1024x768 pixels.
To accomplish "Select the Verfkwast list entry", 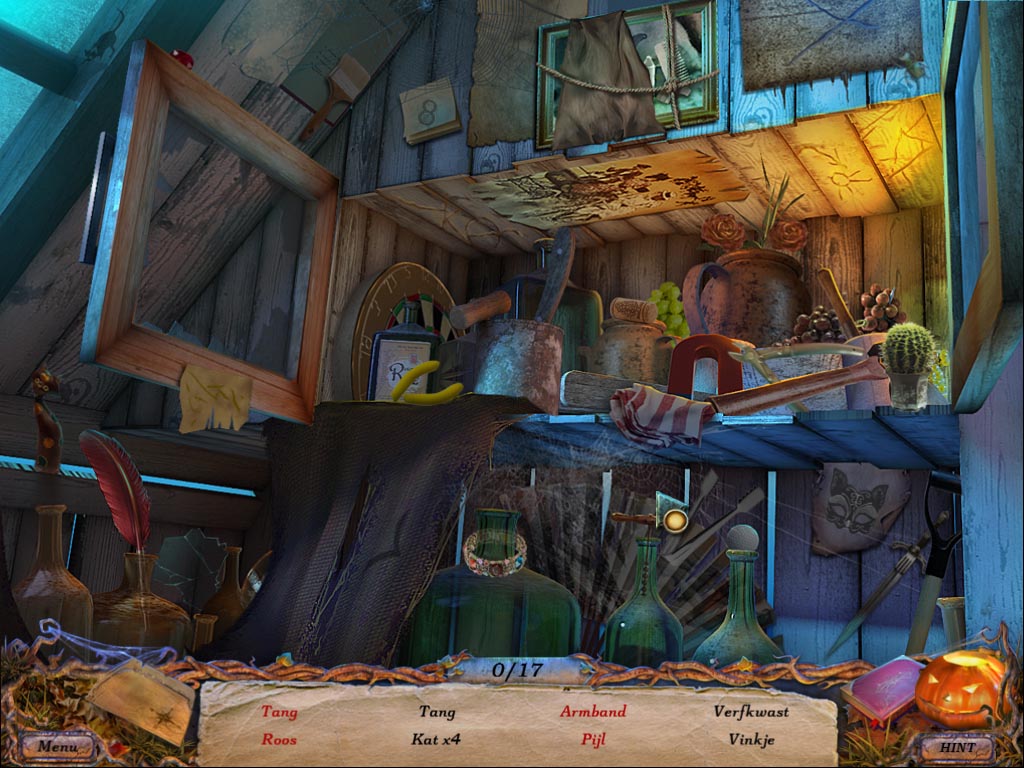I will 751,712.
